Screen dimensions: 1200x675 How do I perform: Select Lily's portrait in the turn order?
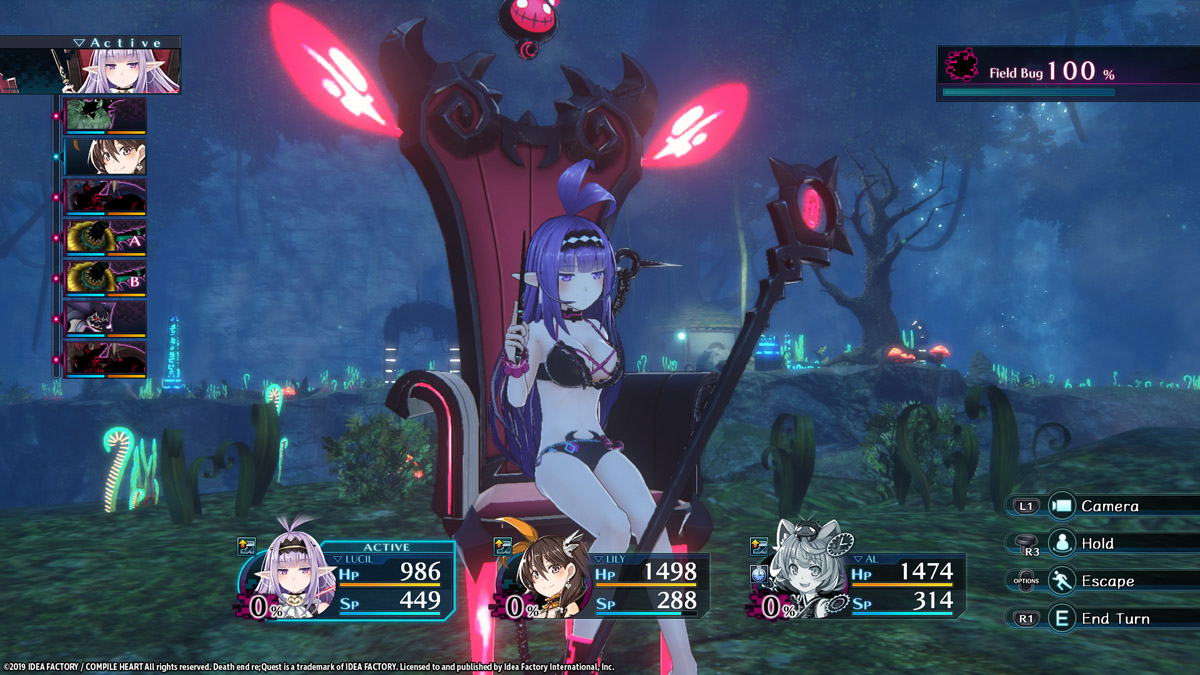pyautogui.click(x=105, y=157)
